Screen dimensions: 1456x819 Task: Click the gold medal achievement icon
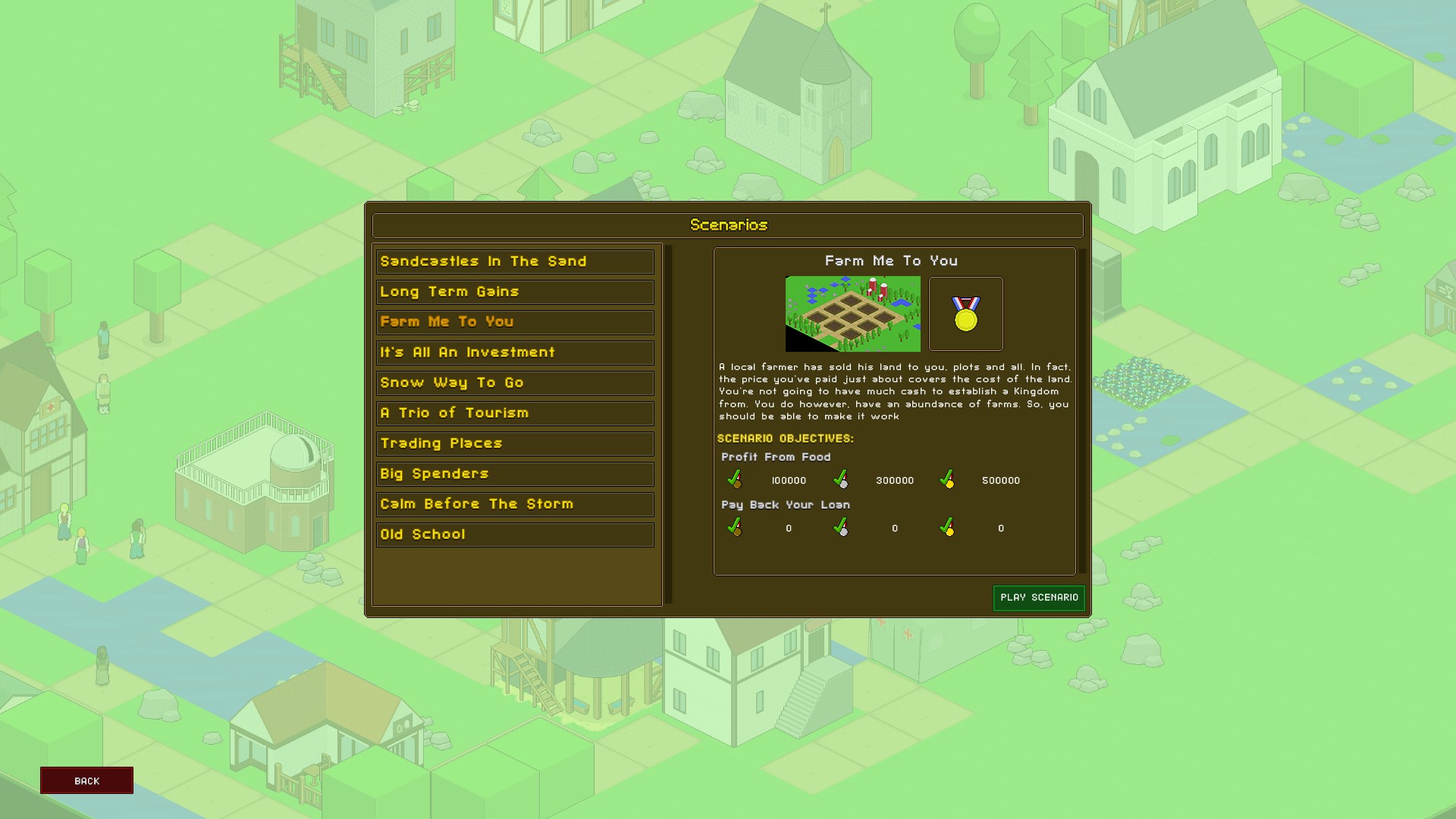(965, 314)
